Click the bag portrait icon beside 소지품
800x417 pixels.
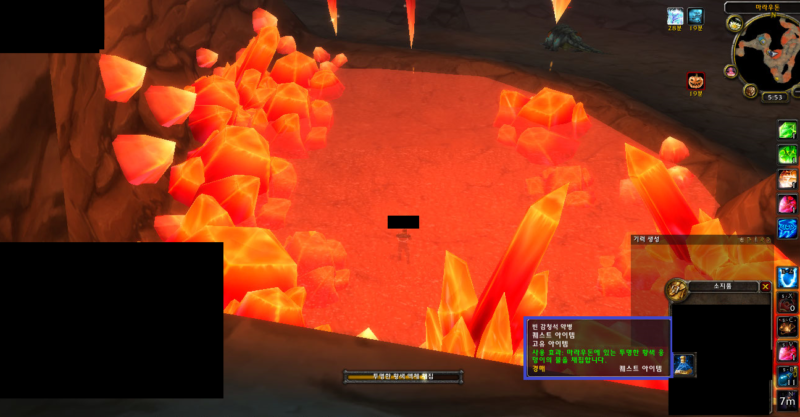coord(677,290)
